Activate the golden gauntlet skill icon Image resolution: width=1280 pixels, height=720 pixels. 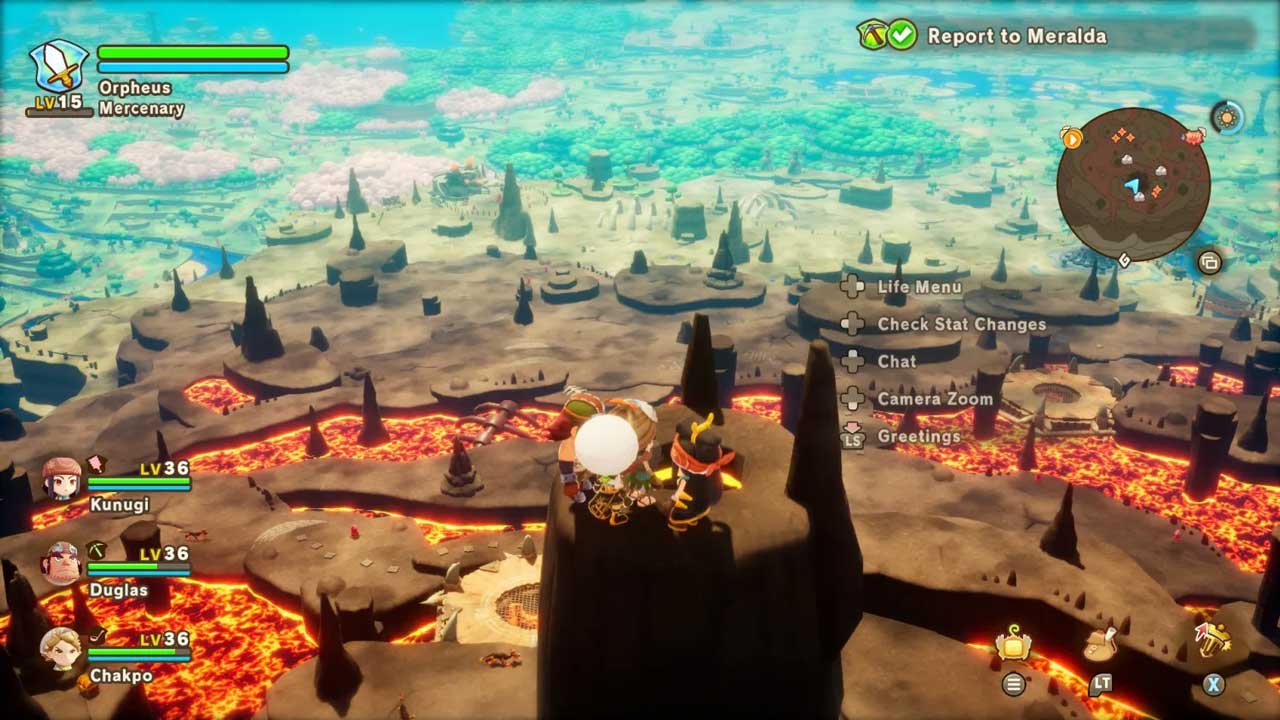pos(1212,640)
